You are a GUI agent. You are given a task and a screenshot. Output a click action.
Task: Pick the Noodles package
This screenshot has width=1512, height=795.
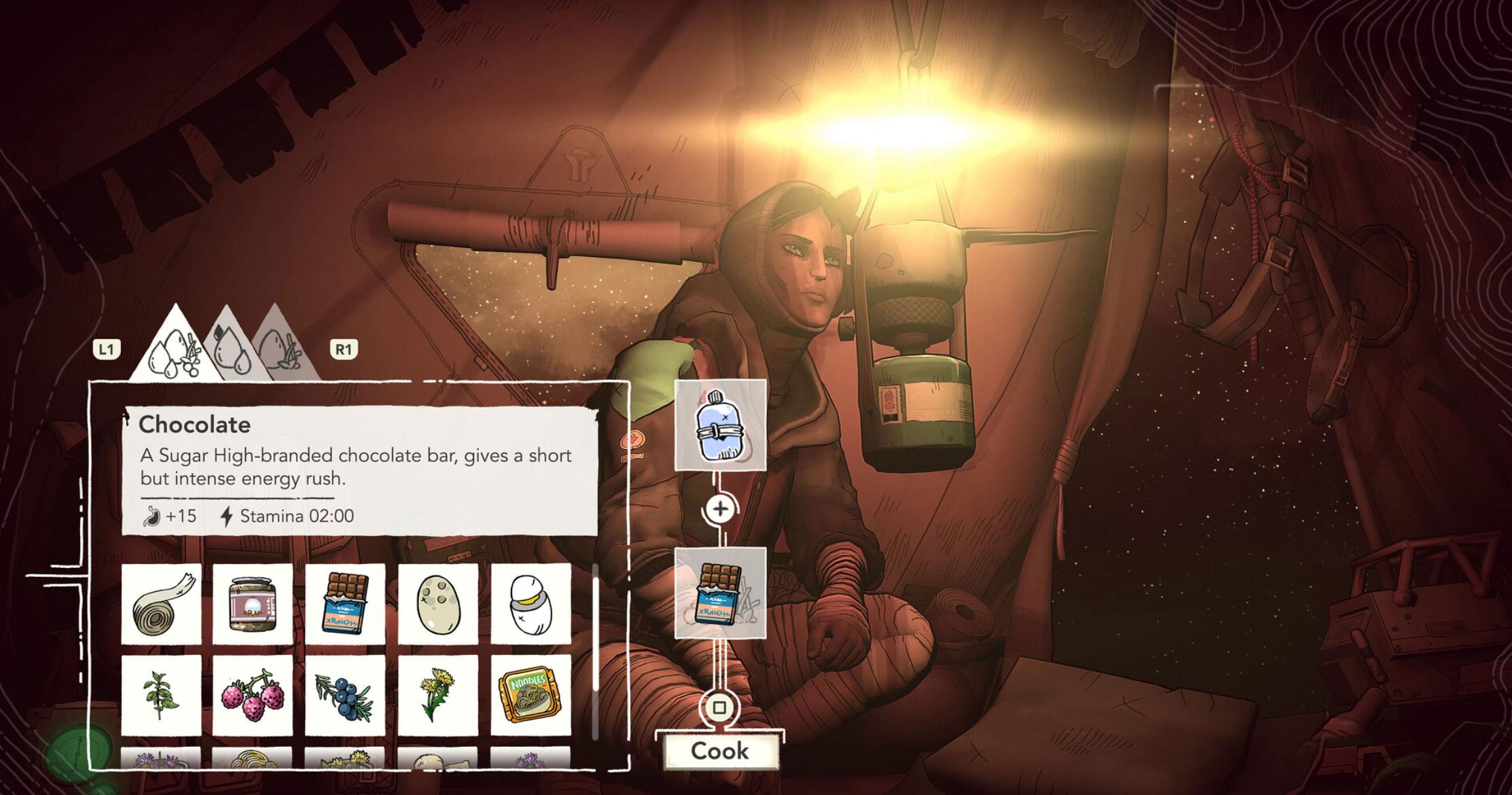pyautogui.click(x=530, y=694)
